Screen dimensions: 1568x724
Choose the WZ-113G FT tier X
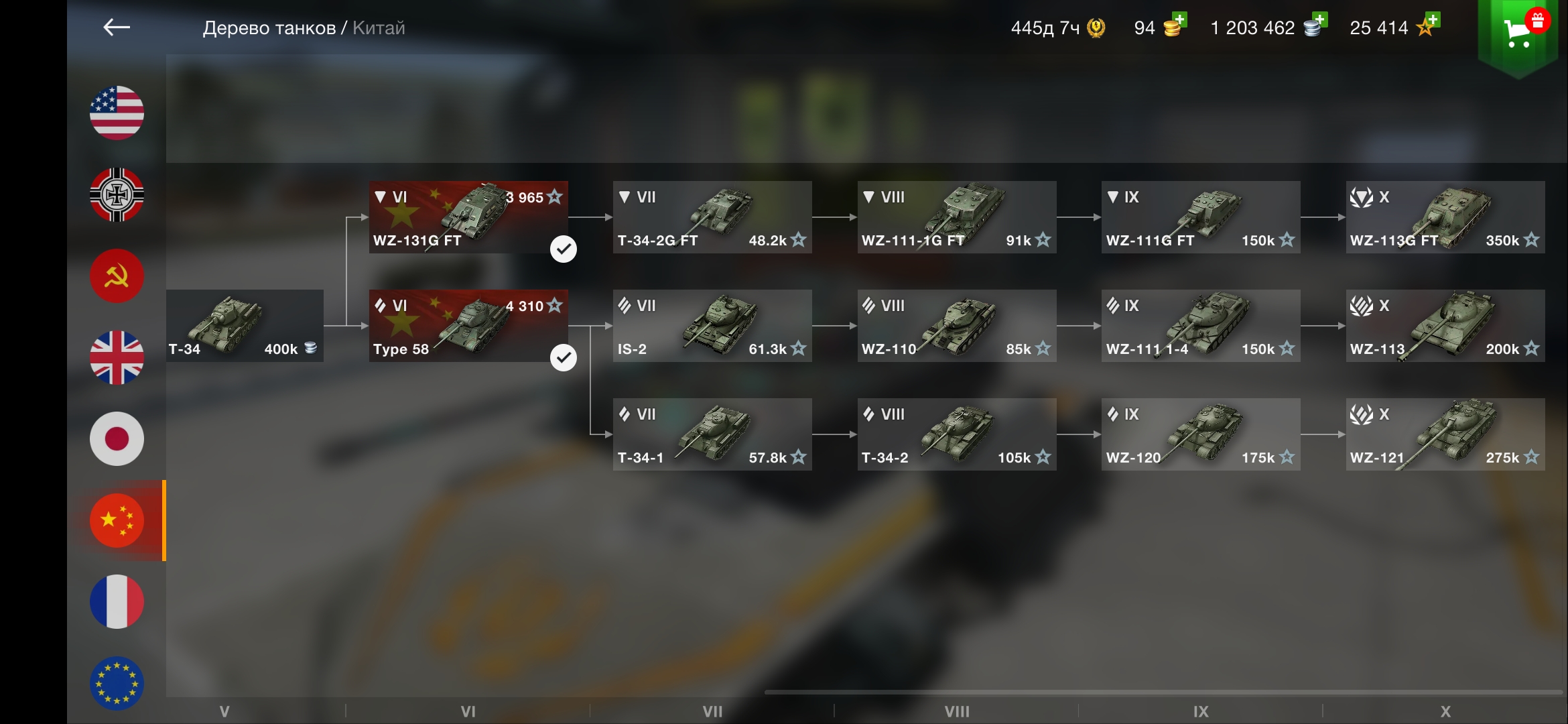point(1445,217)
